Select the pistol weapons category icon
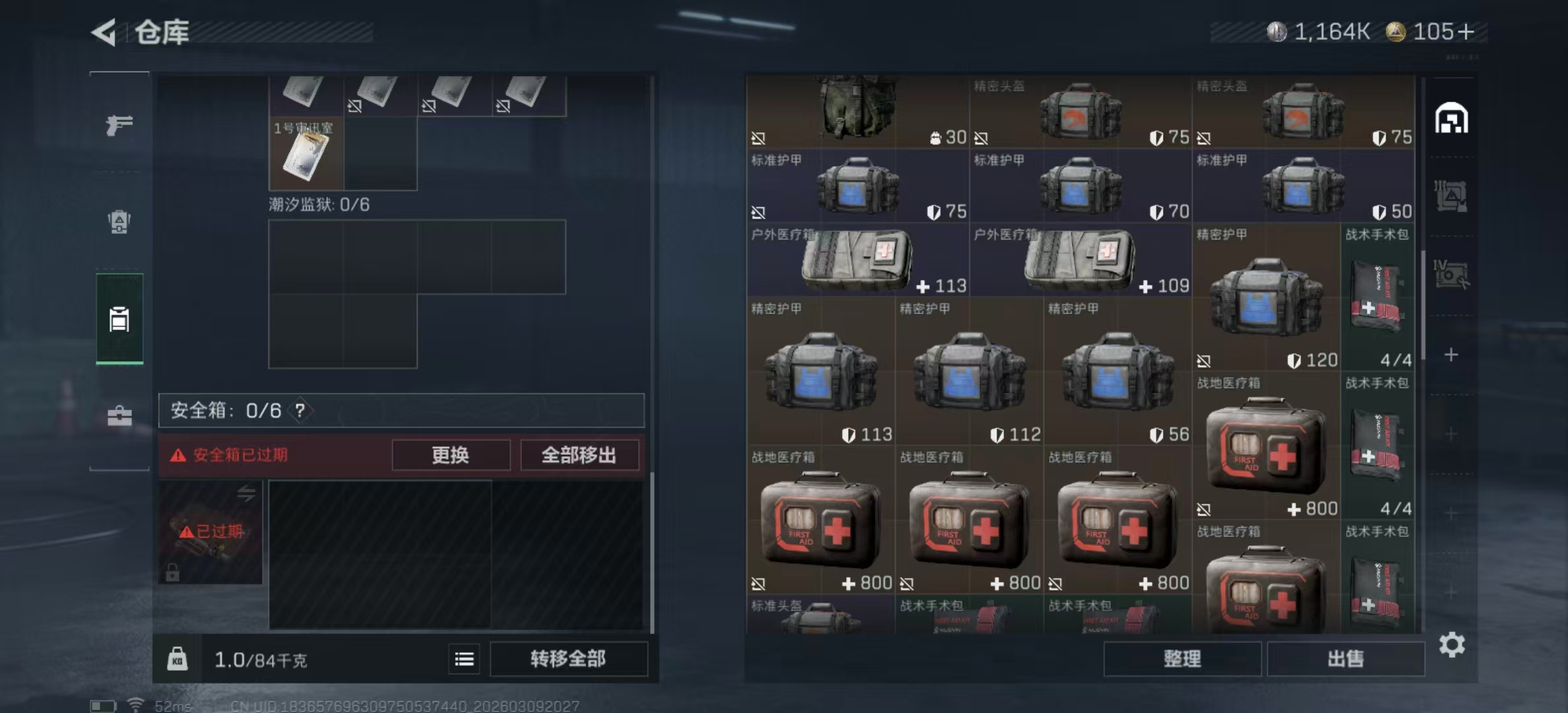The height and width of the screenshot is (713, 1568). click(119, 124)
